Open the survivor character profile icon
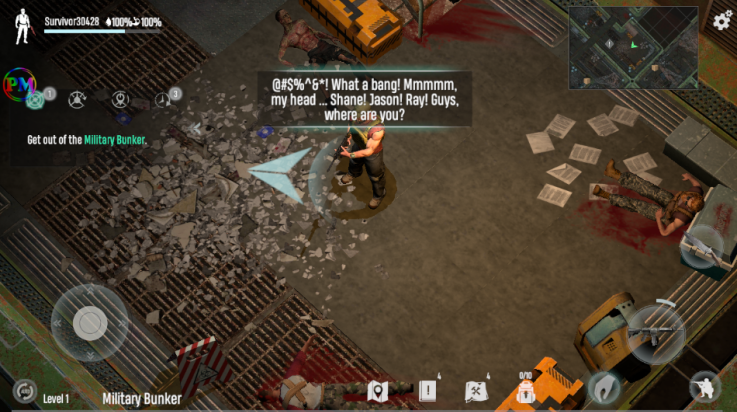The width and height of the screenshot is (737, 412). click(23, 27)
